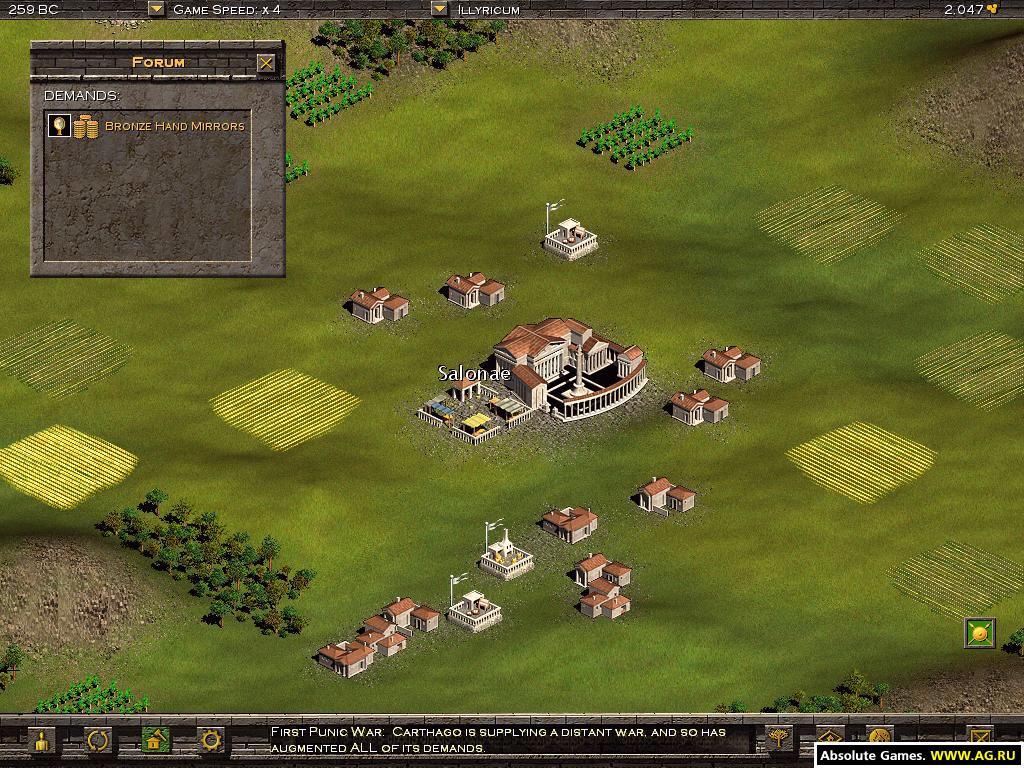
Task: Open the Game Speed dropdown
Action: [155, 9]
